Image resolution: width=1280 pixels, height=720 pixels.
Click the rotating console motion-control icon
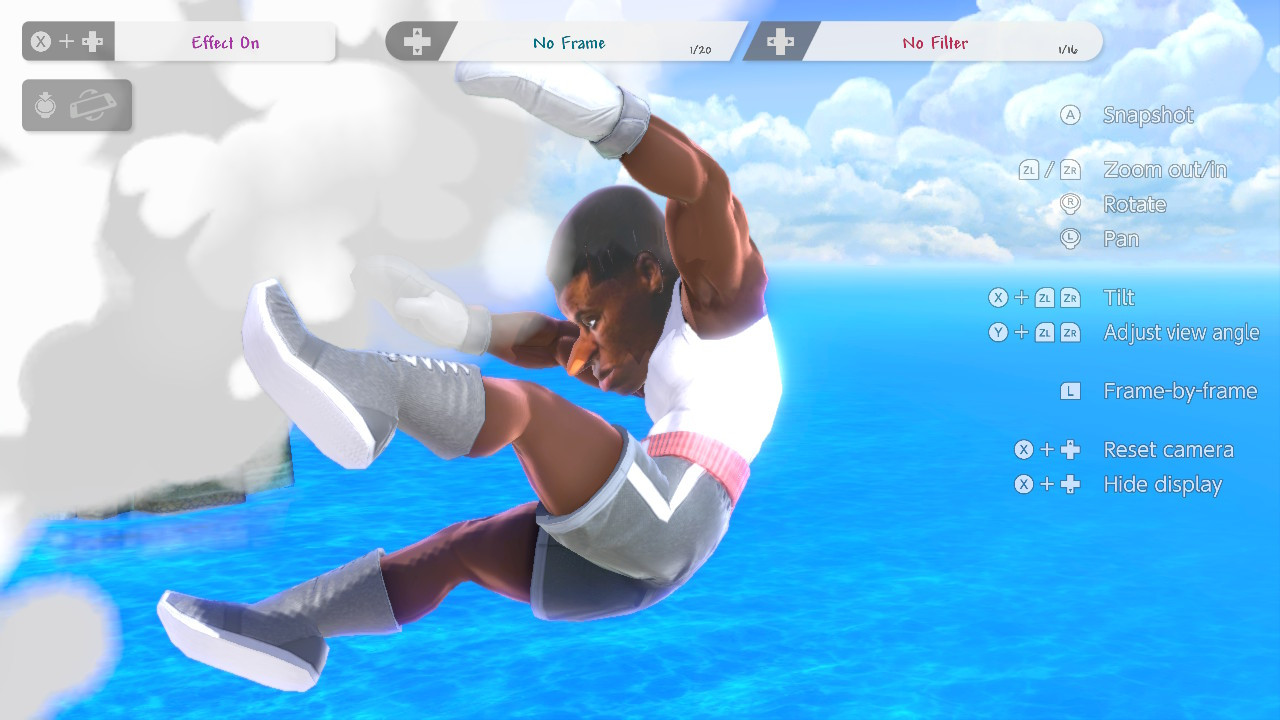94,105
